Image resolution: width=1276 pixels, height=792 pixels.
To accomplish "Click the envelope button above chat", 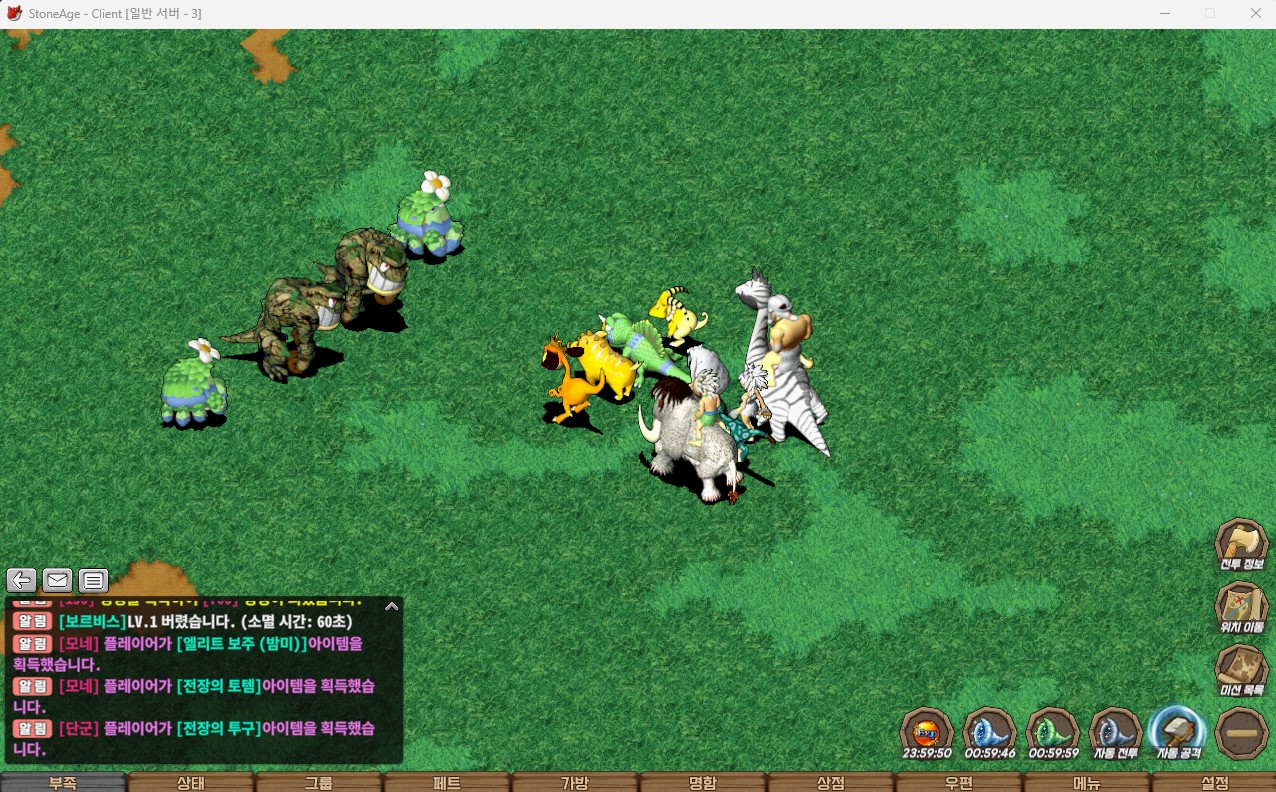I will coord(57,580).
